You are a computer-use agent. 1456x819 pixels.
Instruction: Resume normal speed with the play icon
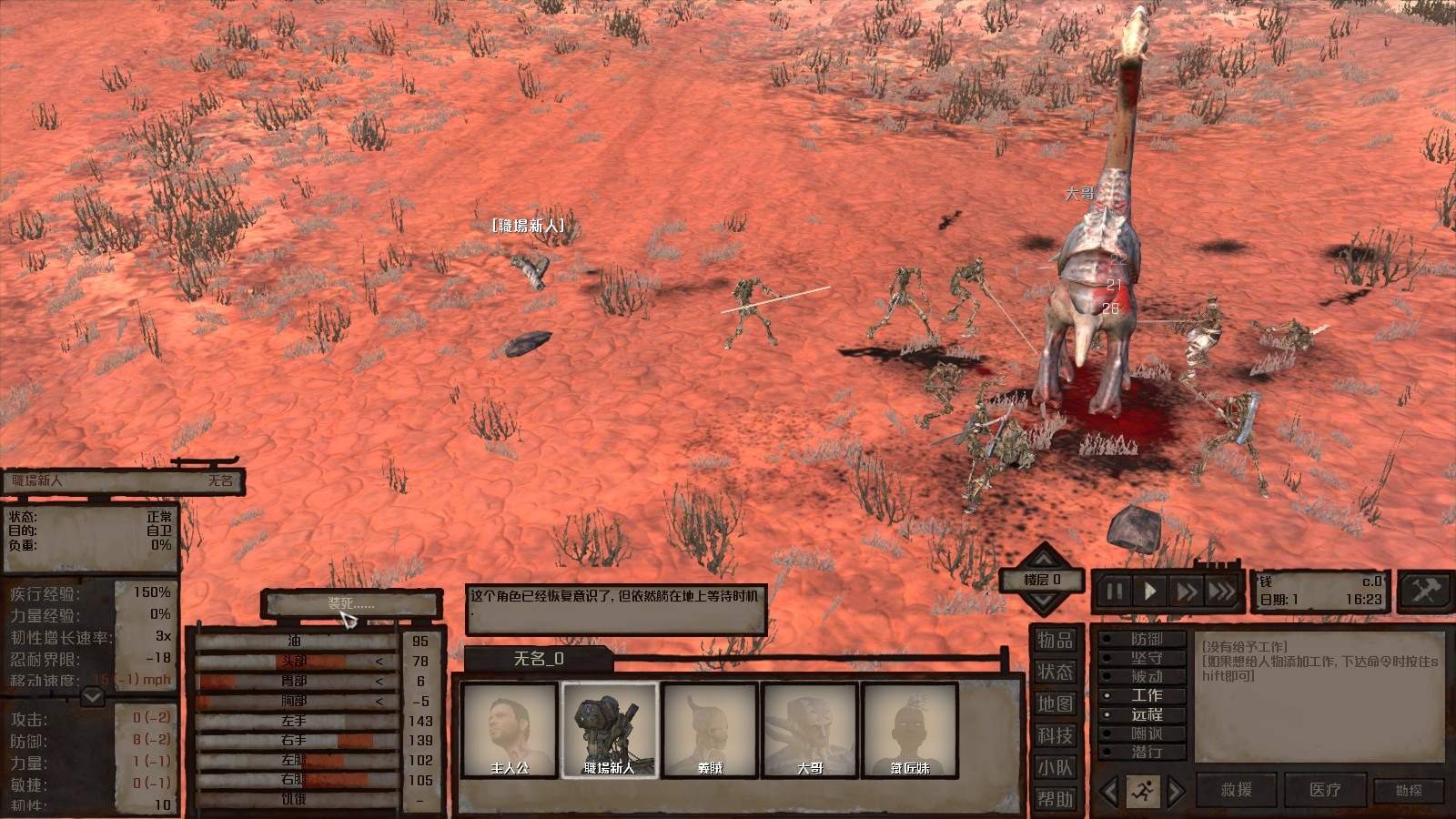1148,589
